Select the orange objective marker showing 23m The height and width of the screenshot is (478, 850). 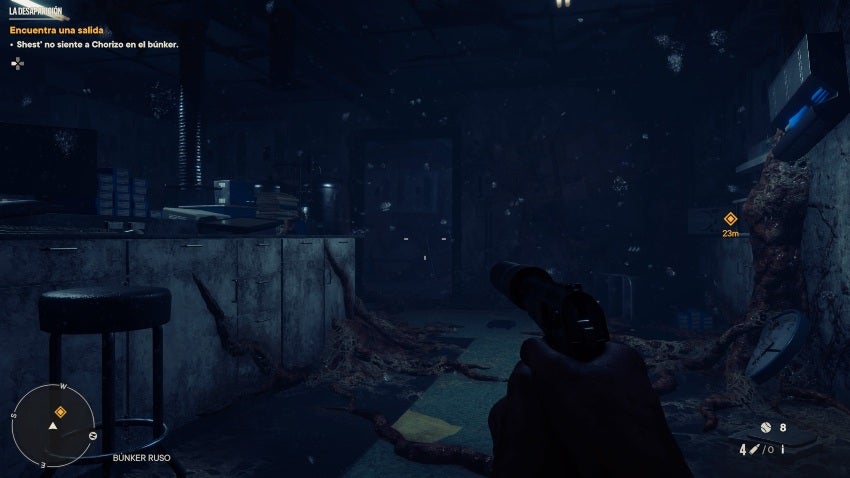[730, 219]
